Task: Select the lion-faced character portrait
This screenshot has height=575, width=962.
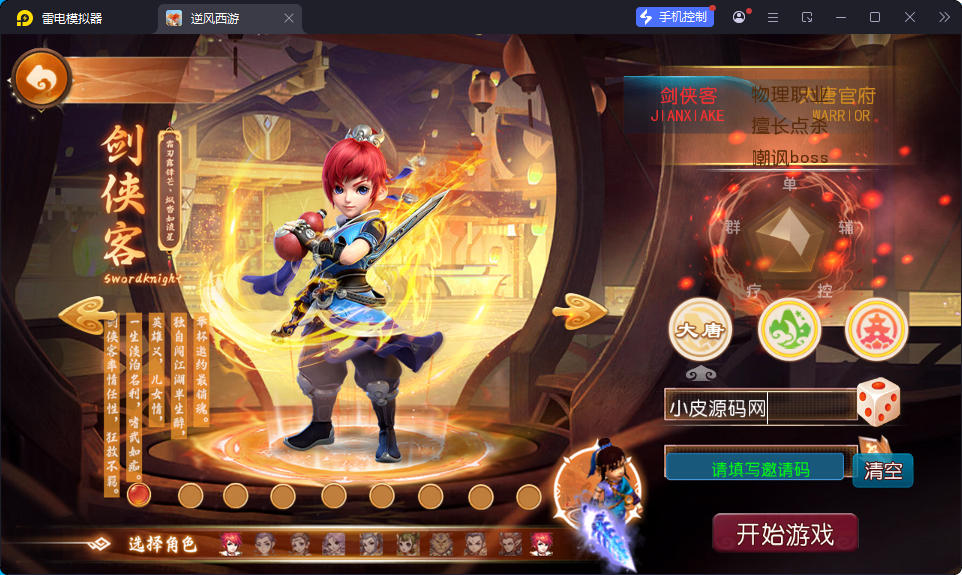Action: tap(441, 543)
